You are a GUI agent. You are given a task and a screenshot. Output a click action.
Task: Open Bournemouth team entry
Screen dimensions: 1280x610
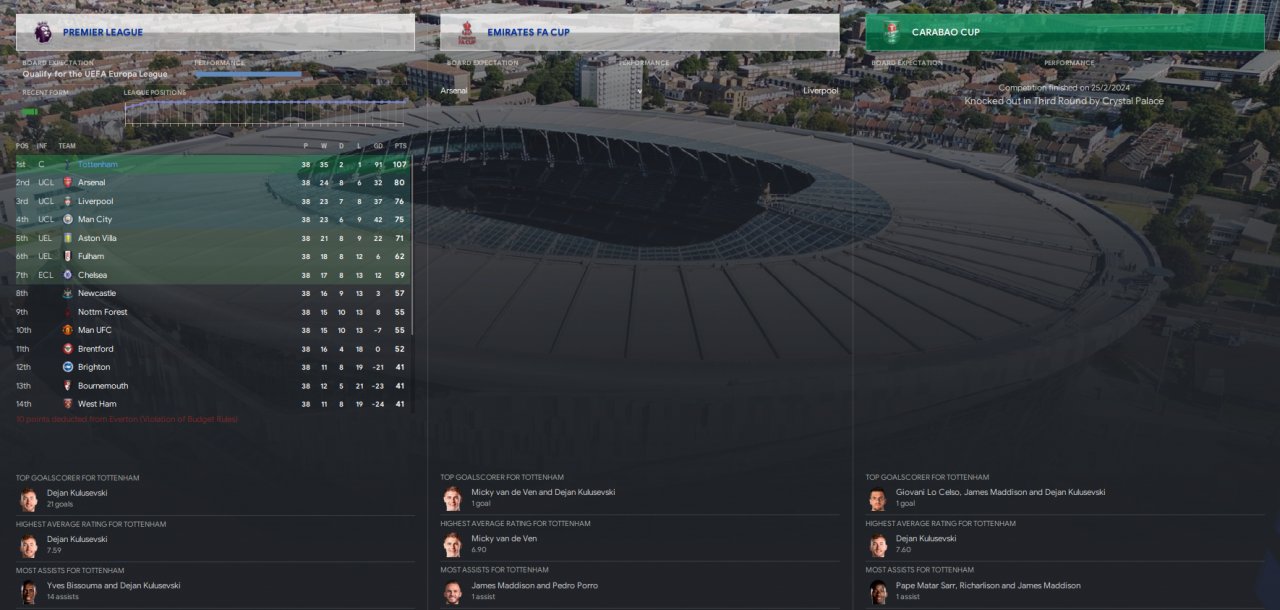click(x=103, y=386)
